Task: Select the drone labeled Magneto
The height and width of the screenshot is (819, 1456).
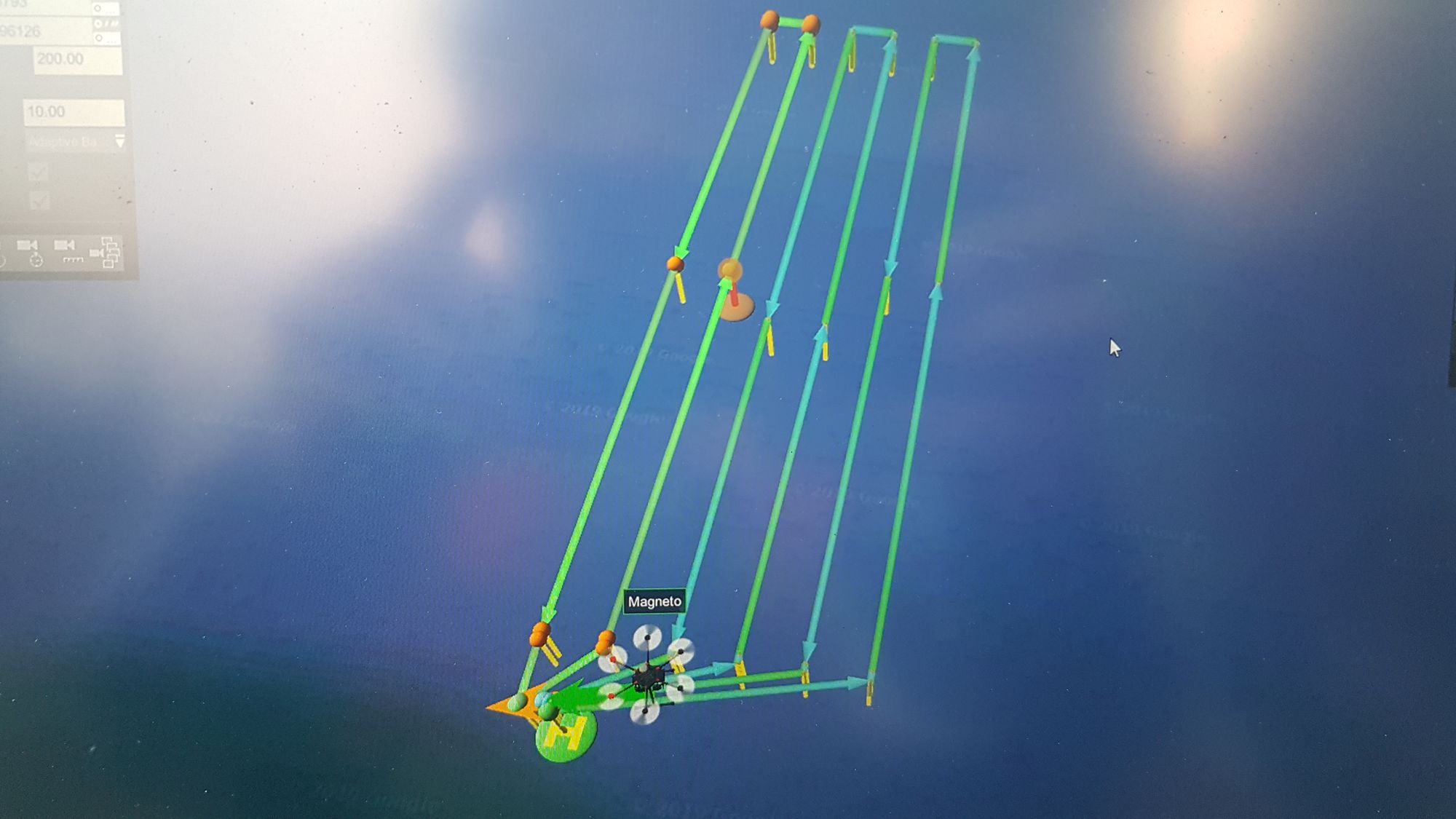Action: (x=648, y=677)
